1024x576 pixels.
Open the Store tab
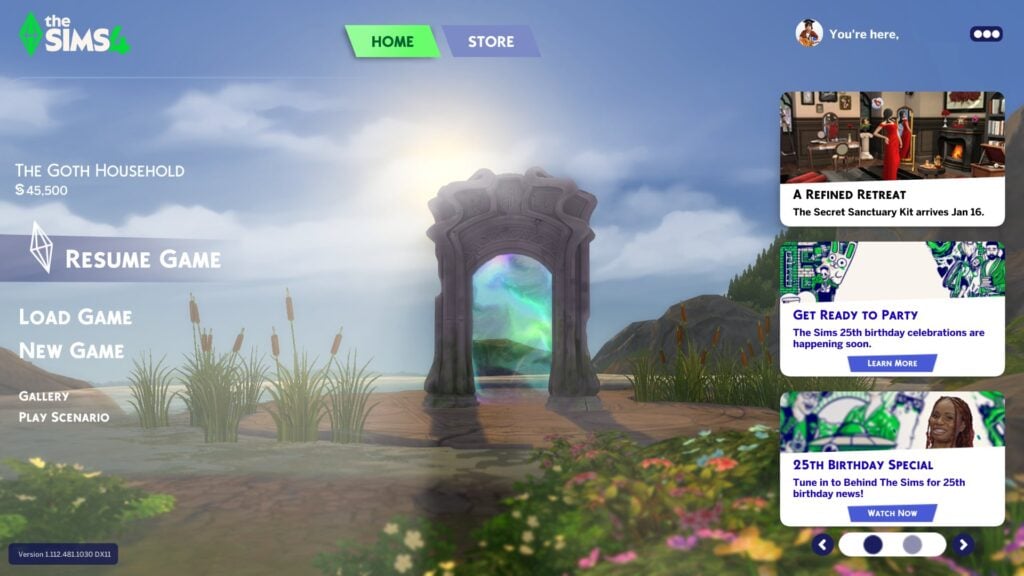[491, 42]
